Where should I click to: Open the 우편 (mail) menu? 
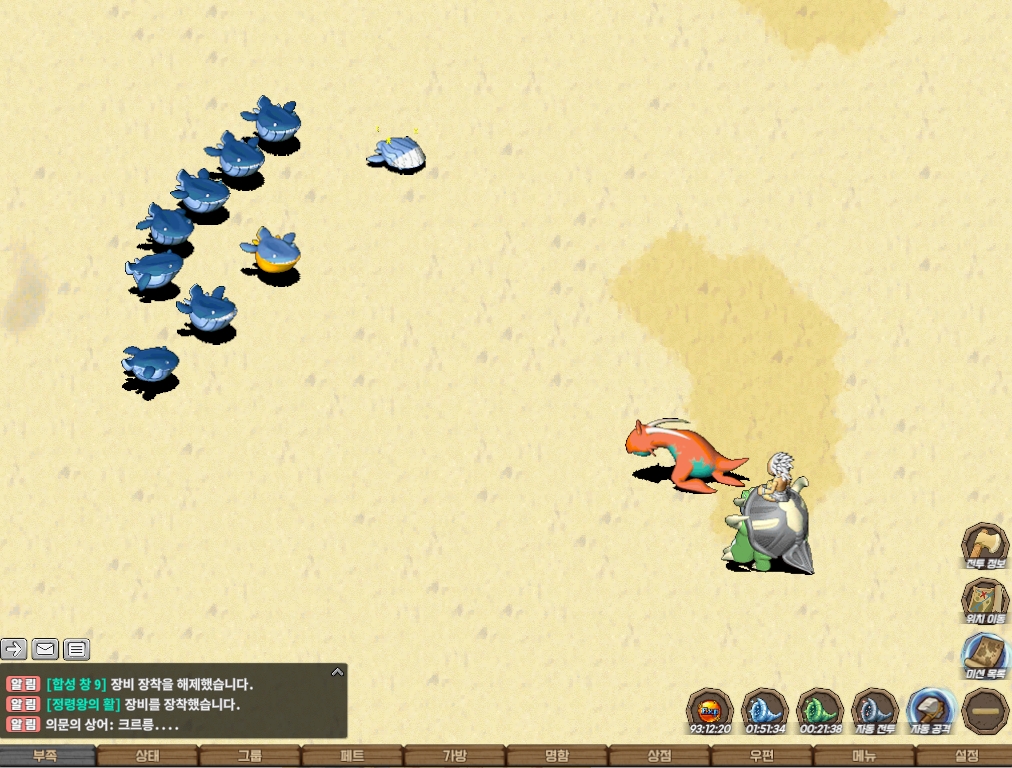pyautogui.click(x=762, y=757)
